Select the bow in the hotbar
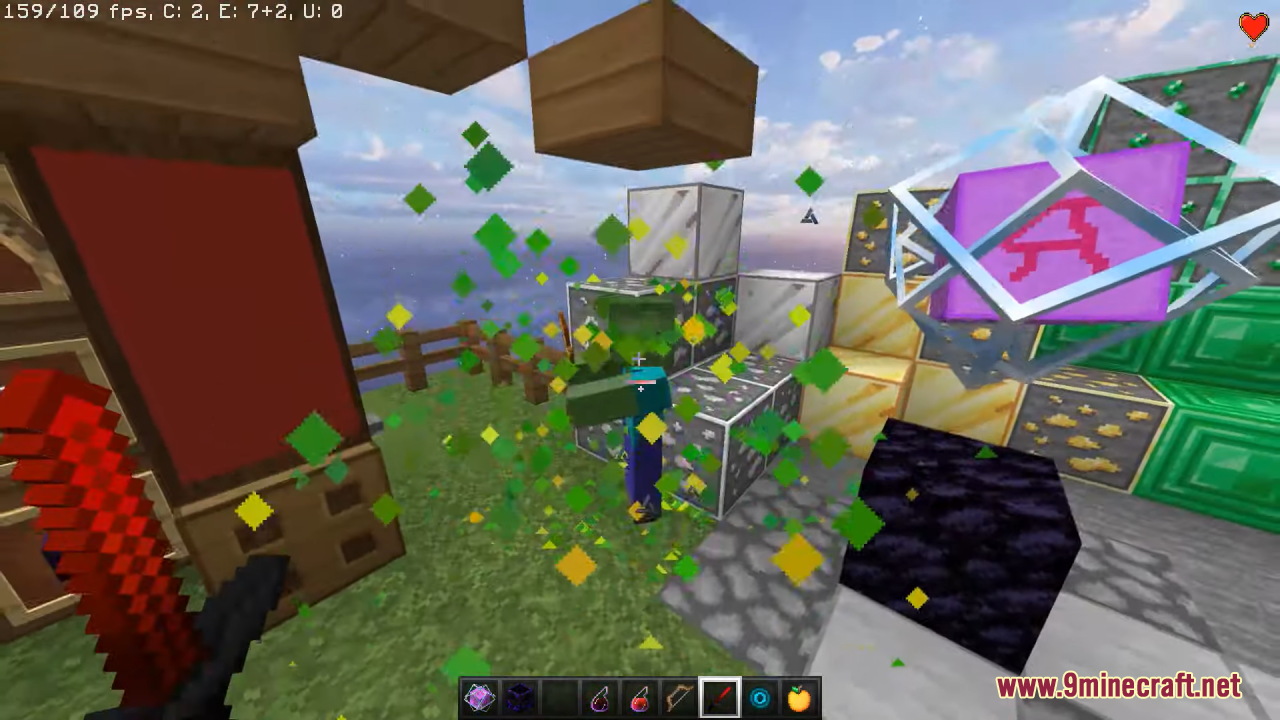Screen dimensions: 1280x720 click(680, 697)
